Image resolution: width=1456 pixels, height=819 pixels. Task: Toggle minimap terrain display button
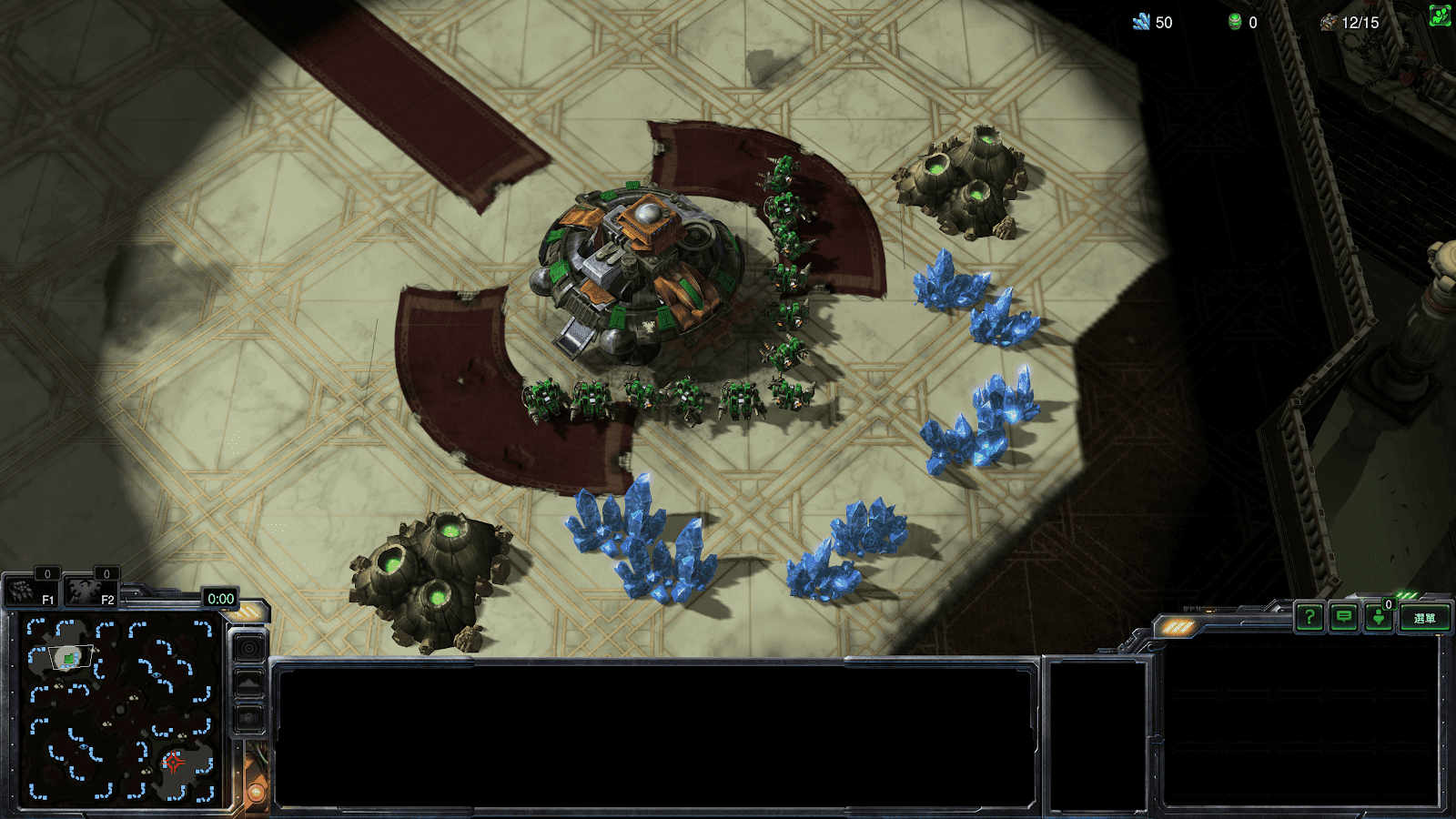(x=249, y=682)
